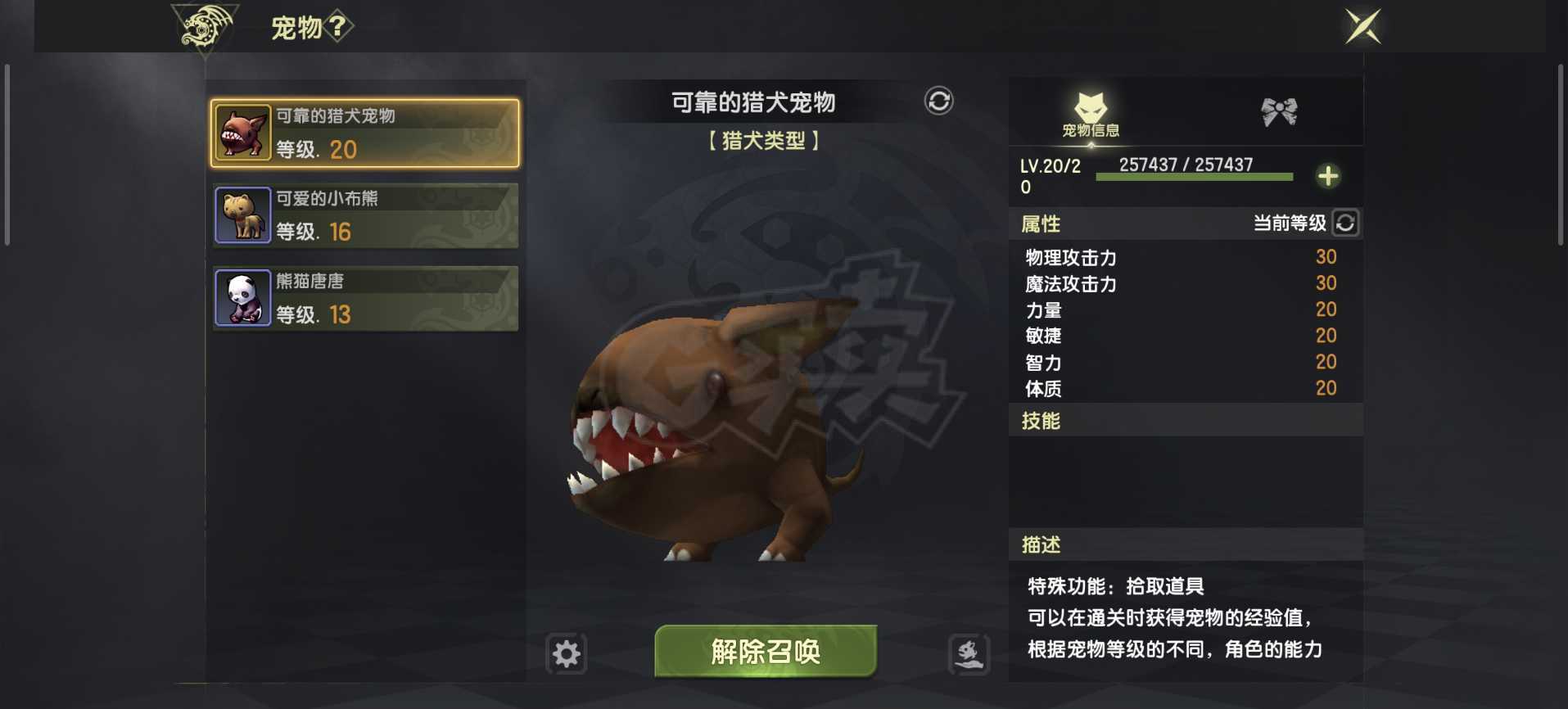Open the pet settings gear icon

click(x=567, y=653)
